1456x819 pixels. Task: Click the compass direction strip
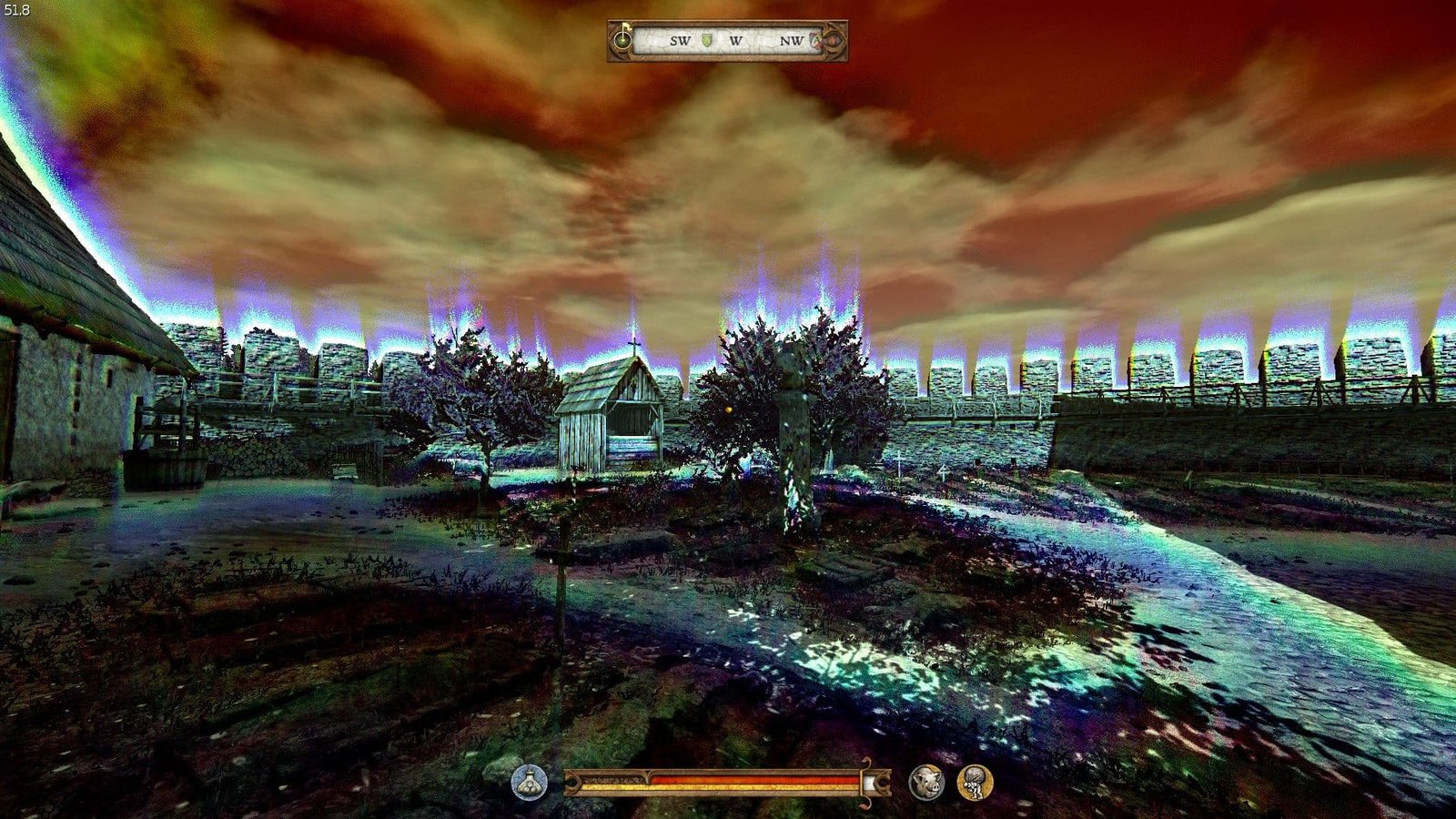click(728, 41)
